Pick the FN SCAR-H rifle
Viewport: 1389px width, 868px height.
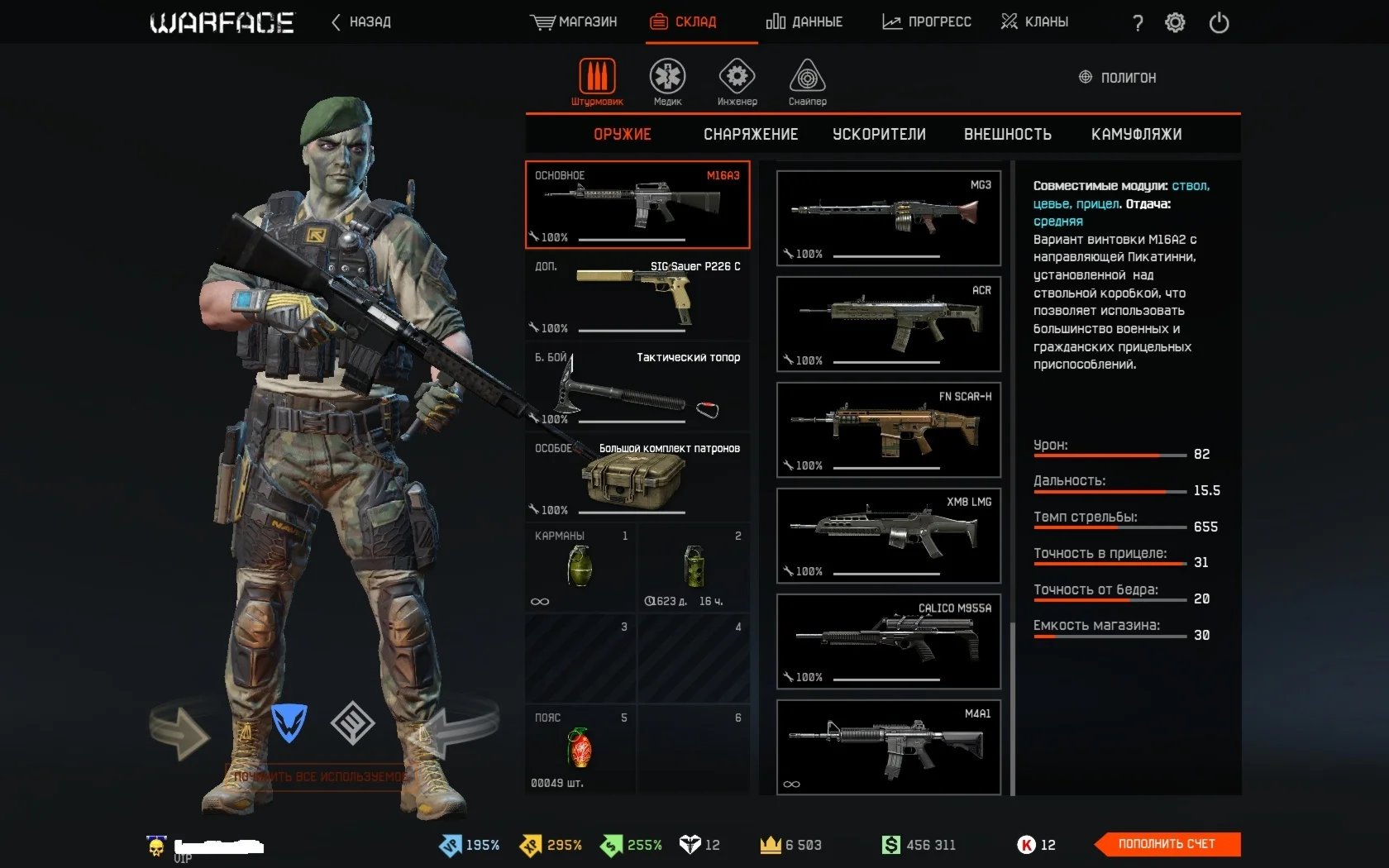(x=889, y=430)
